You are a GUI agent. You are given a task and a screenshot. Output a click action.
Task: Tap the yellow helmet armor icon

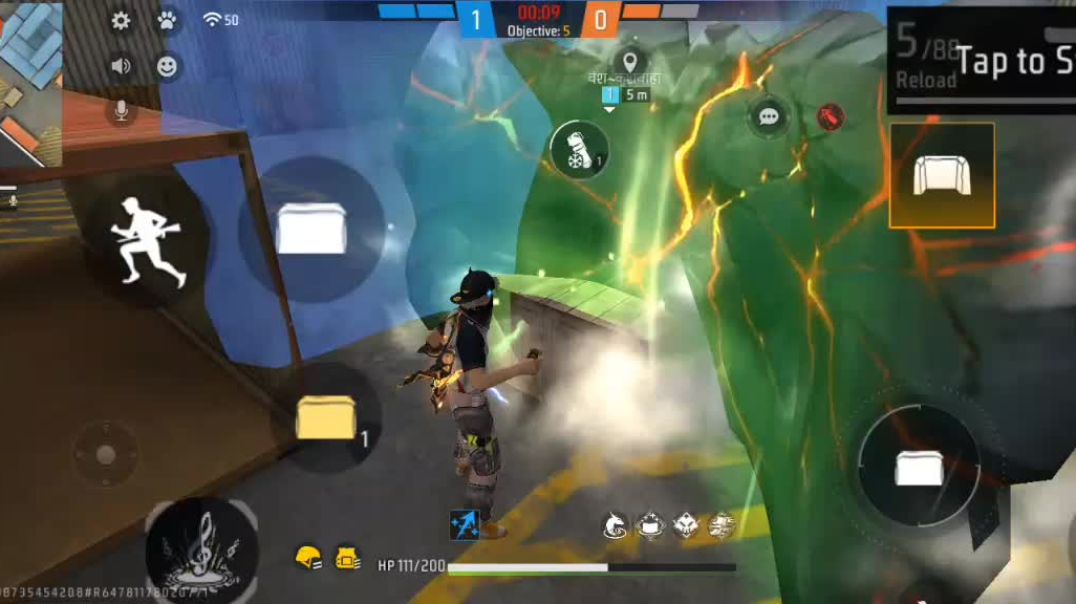(307, 558)
